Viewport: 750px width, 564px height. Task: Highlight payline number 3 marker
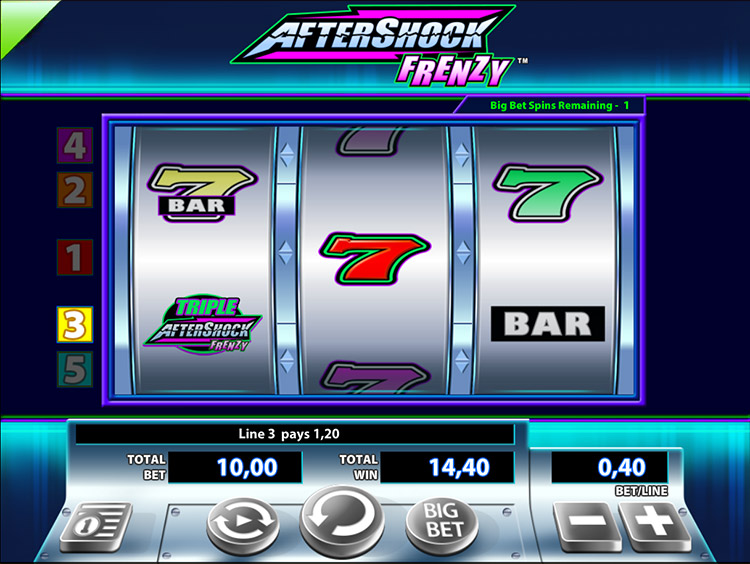point(75,323)
